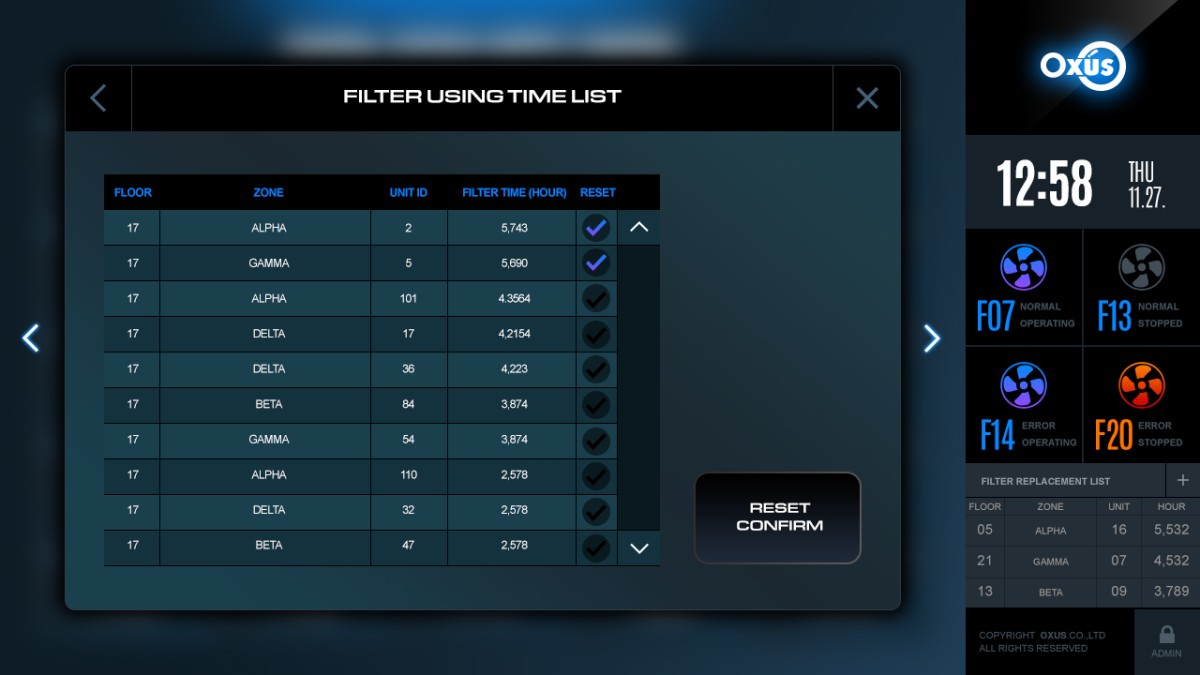Select the F13 stopped fan tile
Screen dimensions: 1200x675
click(x=1141, y=288)
